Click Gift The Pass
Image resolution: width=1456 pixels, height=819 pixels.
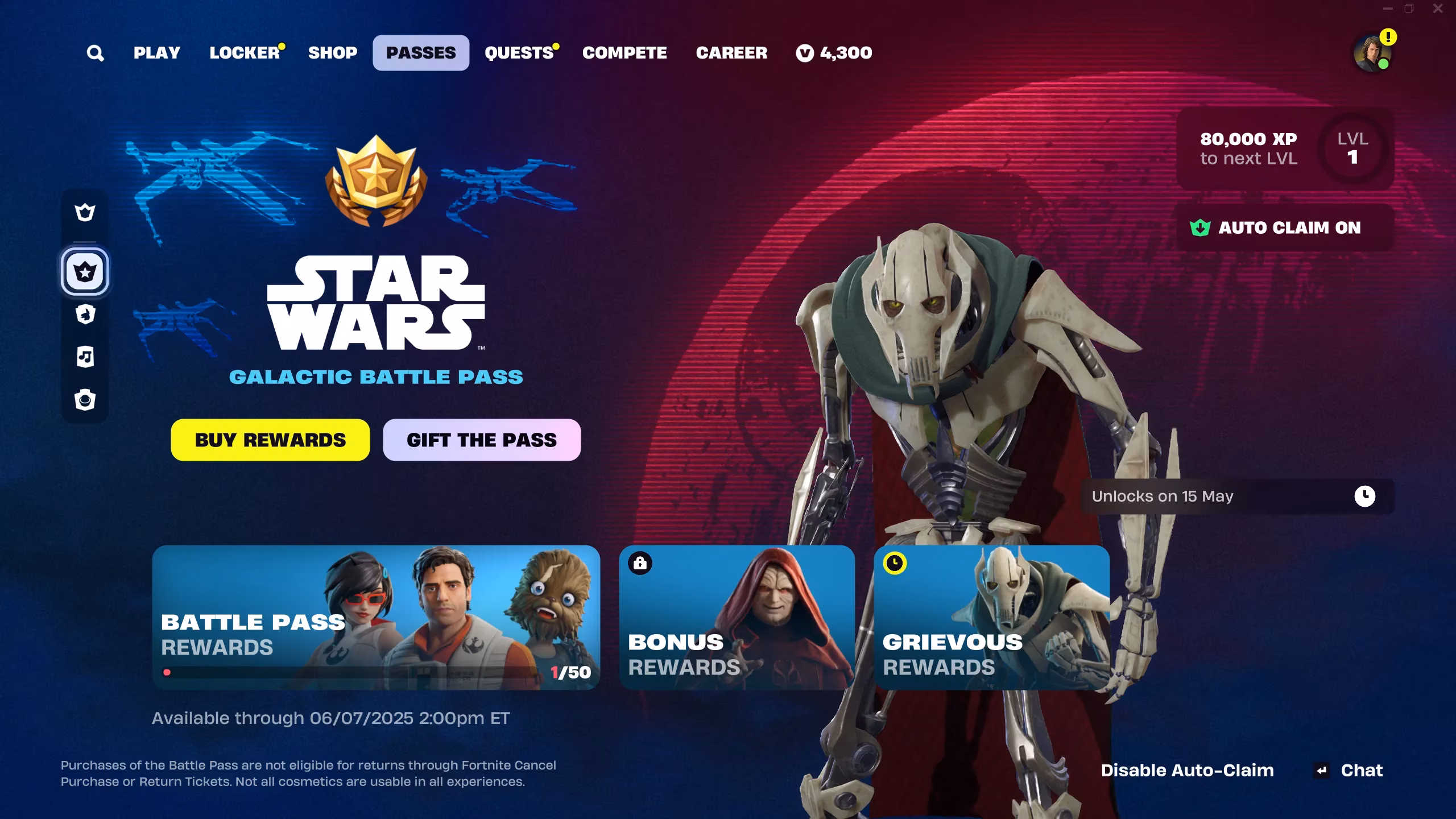pyautogui.click(x=481, y=440)
